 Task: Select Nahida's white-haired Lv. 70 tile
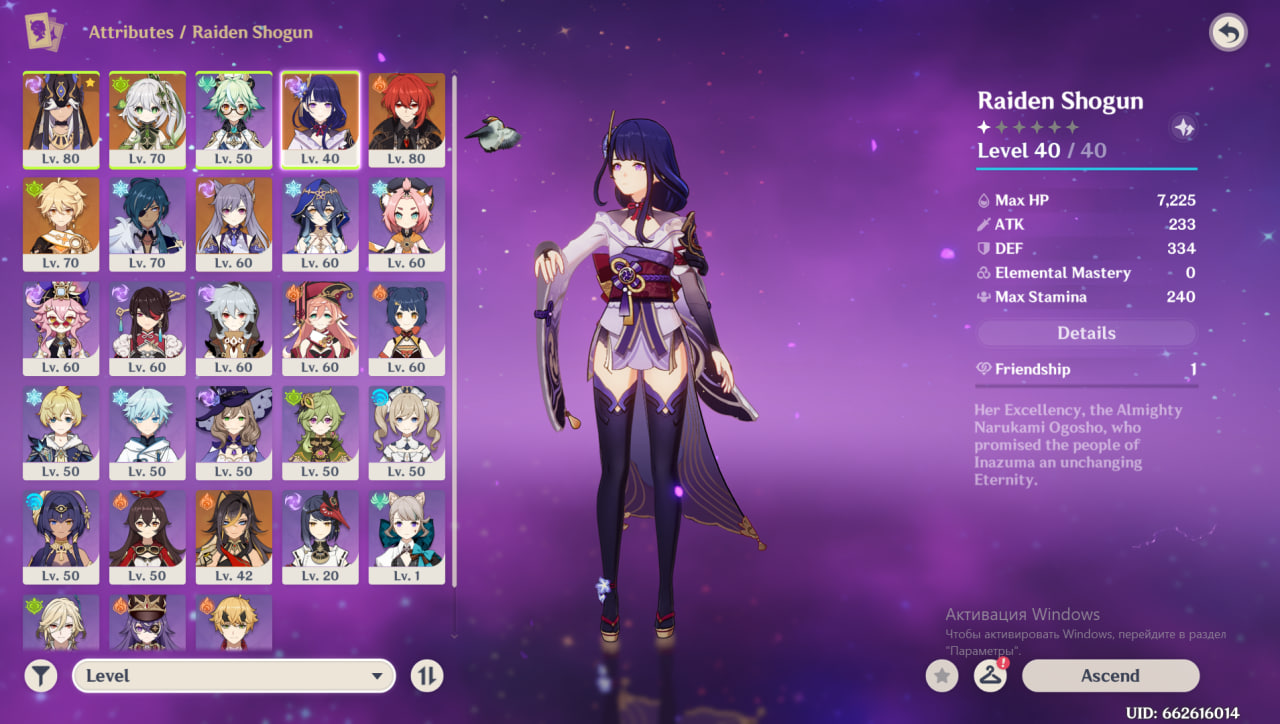147,119
